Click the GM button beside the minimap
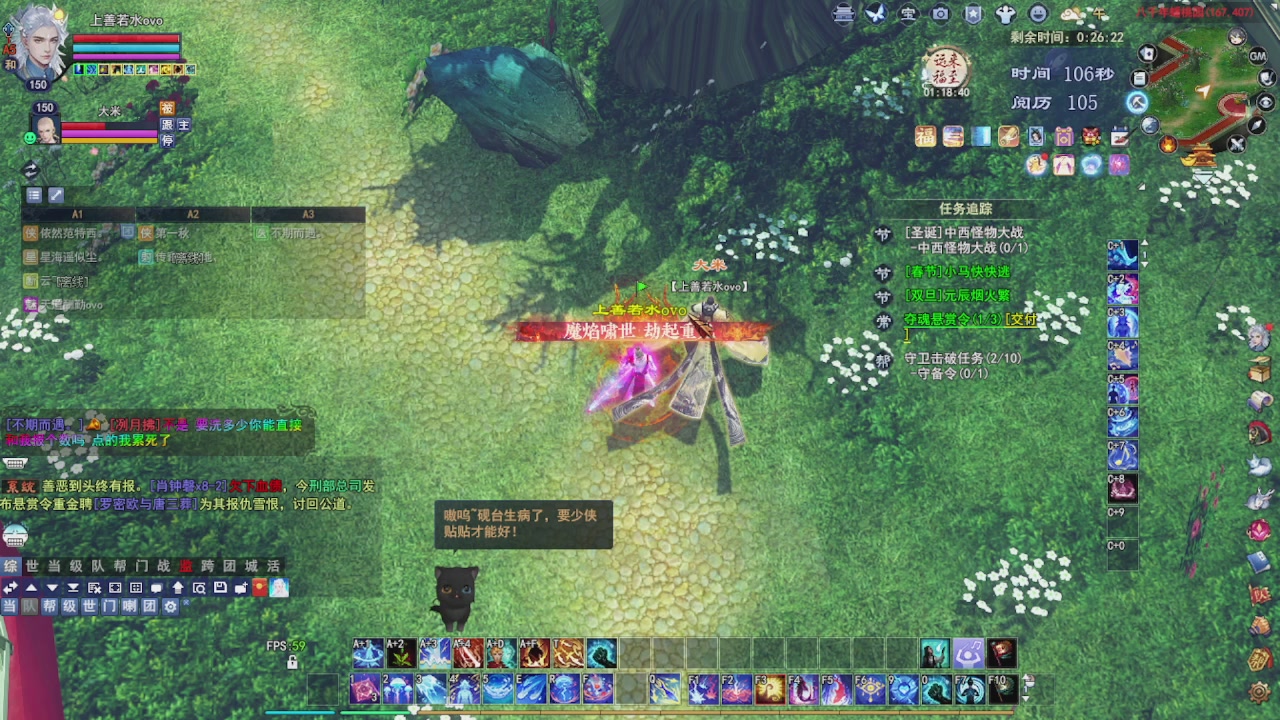 [x=1257, y=56]
